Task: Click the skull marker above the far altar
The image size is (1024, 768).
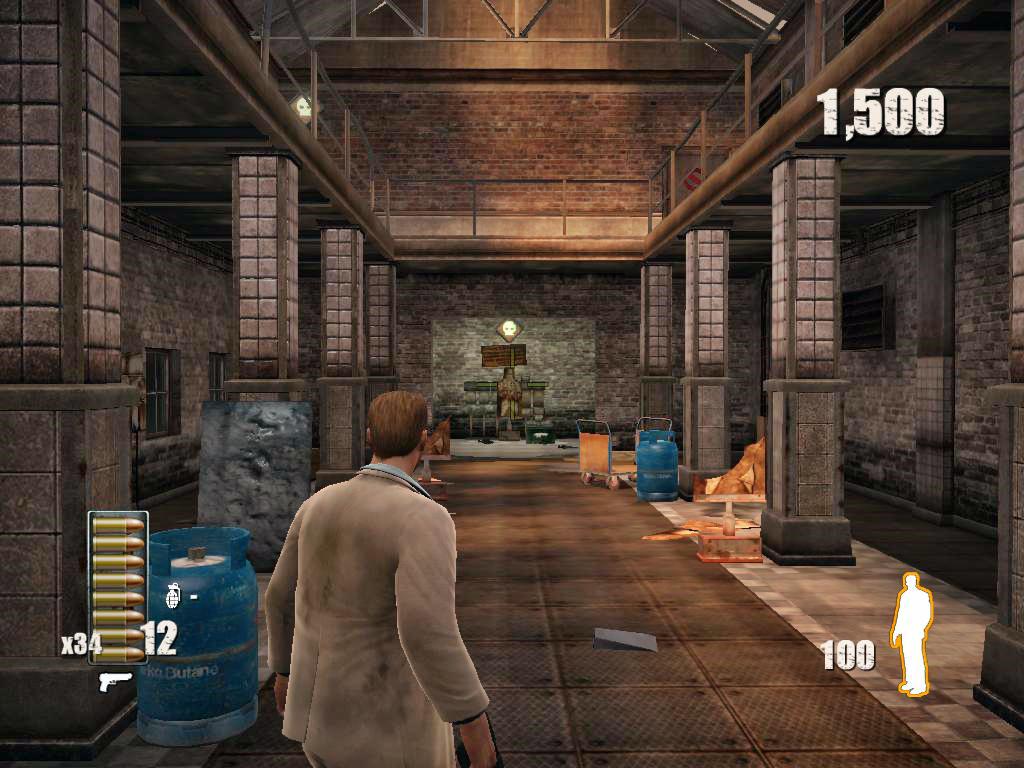Action: point(511,329)
